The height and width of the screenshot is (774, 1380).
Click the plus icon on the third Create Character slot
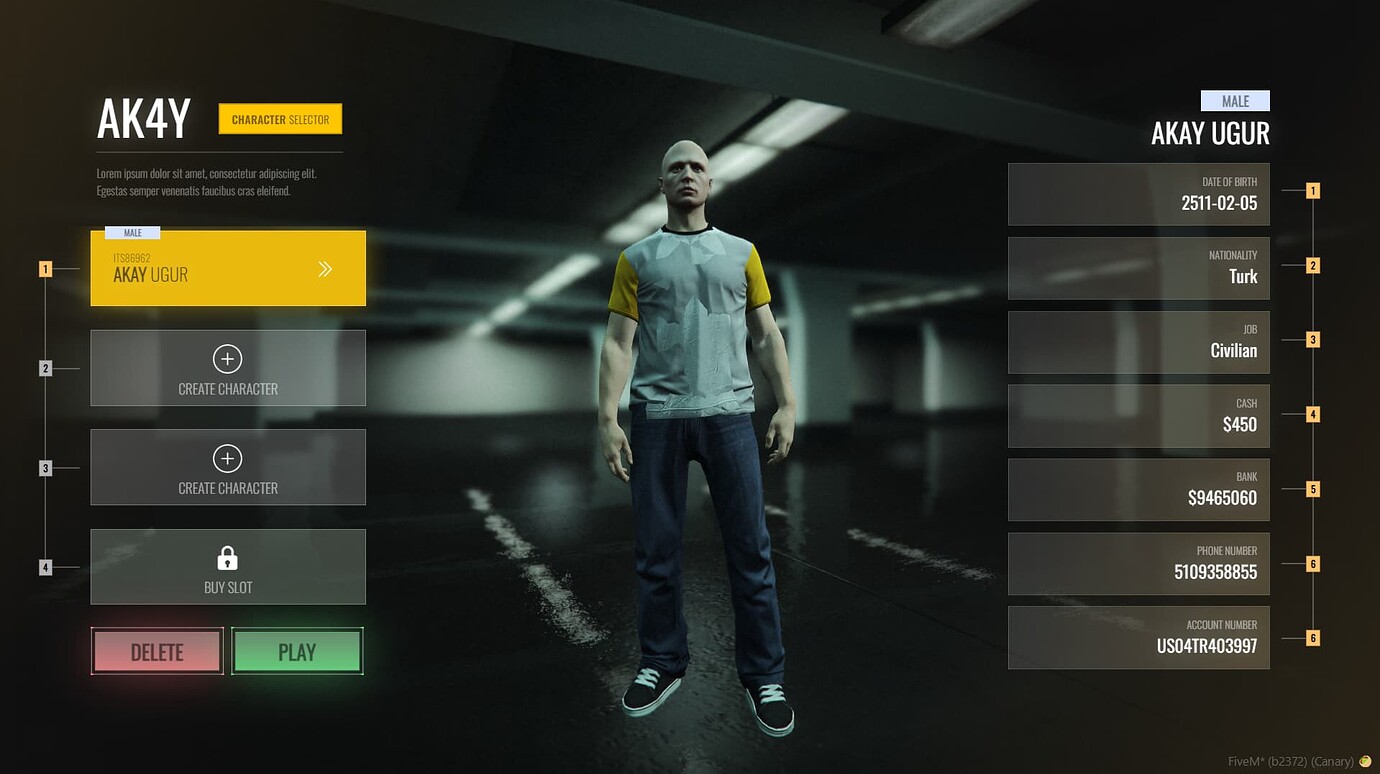227,458
